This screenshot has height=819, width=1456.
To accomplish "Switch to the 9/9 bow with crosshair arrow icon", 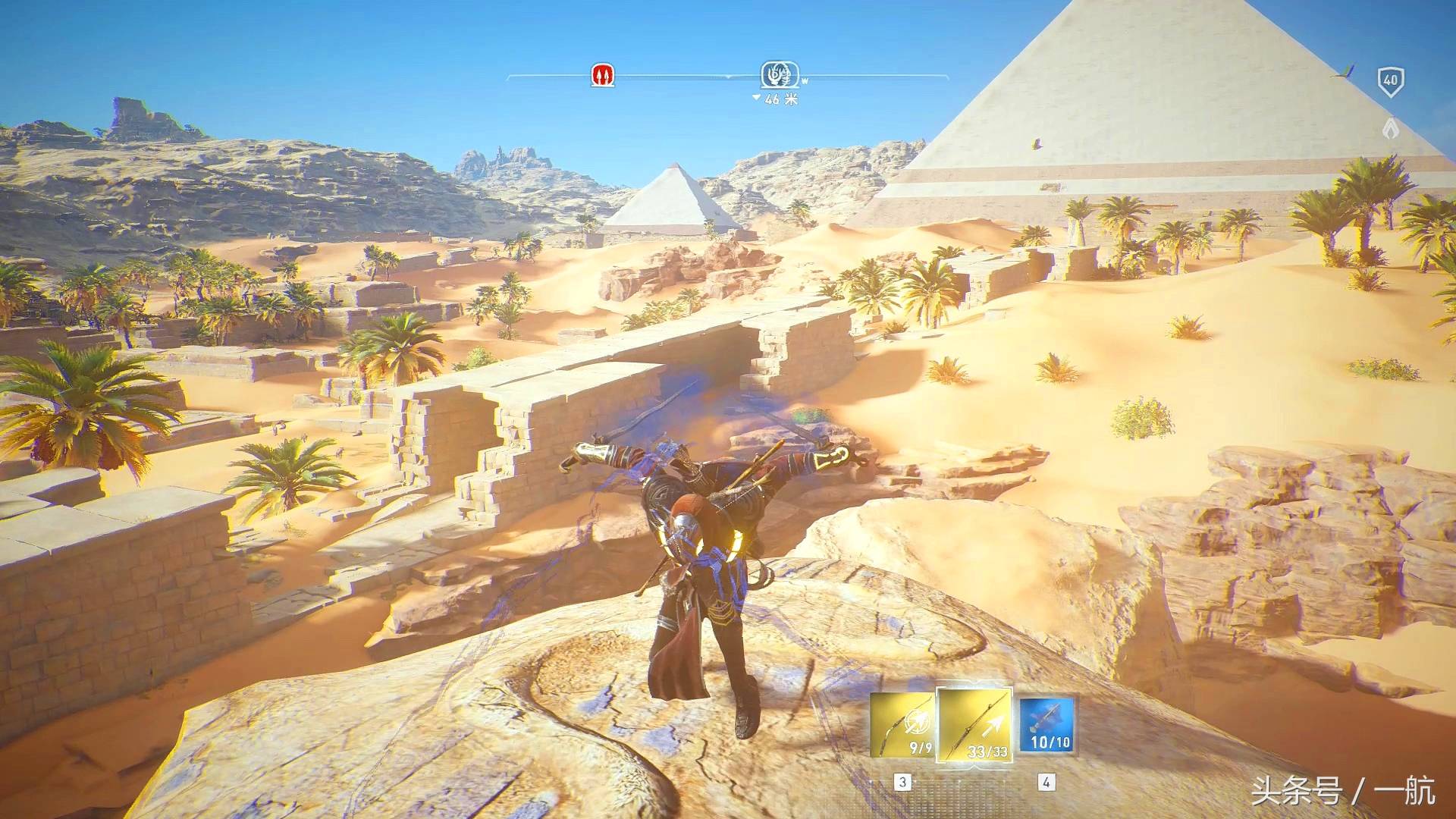I will (903, 726).
